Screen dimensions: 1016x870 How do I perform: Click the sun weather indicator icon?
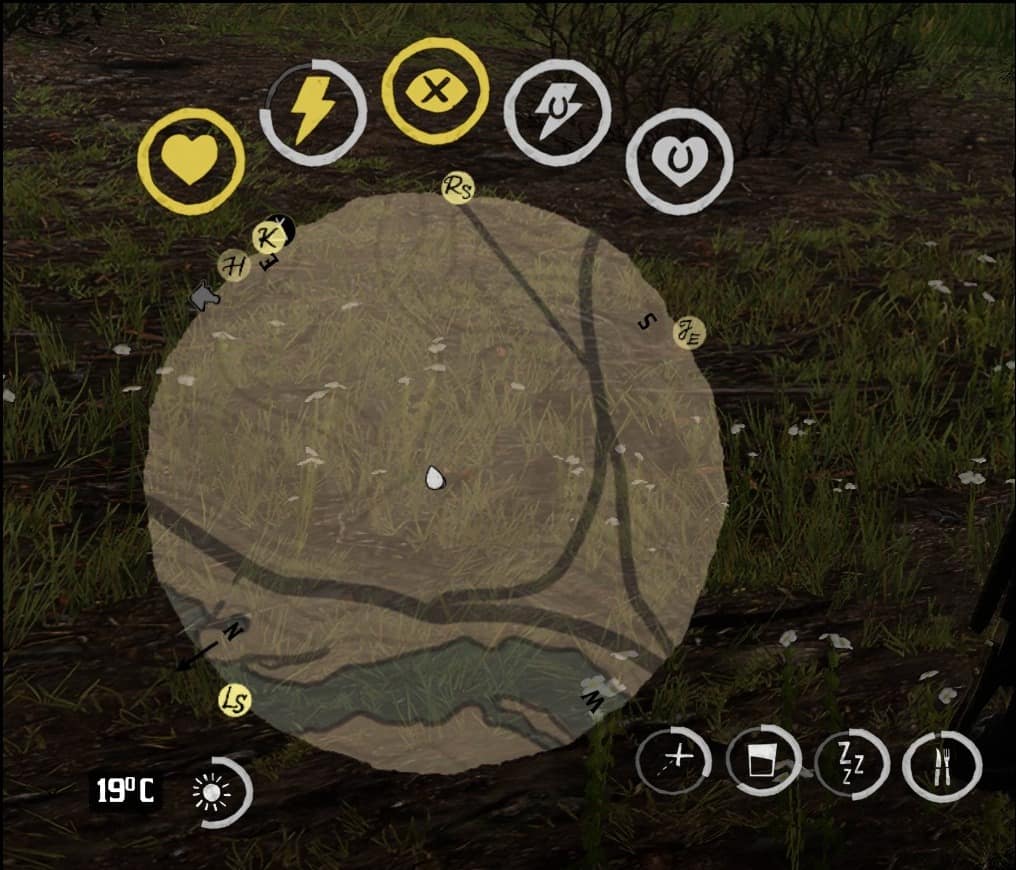[x=212, y=792]
